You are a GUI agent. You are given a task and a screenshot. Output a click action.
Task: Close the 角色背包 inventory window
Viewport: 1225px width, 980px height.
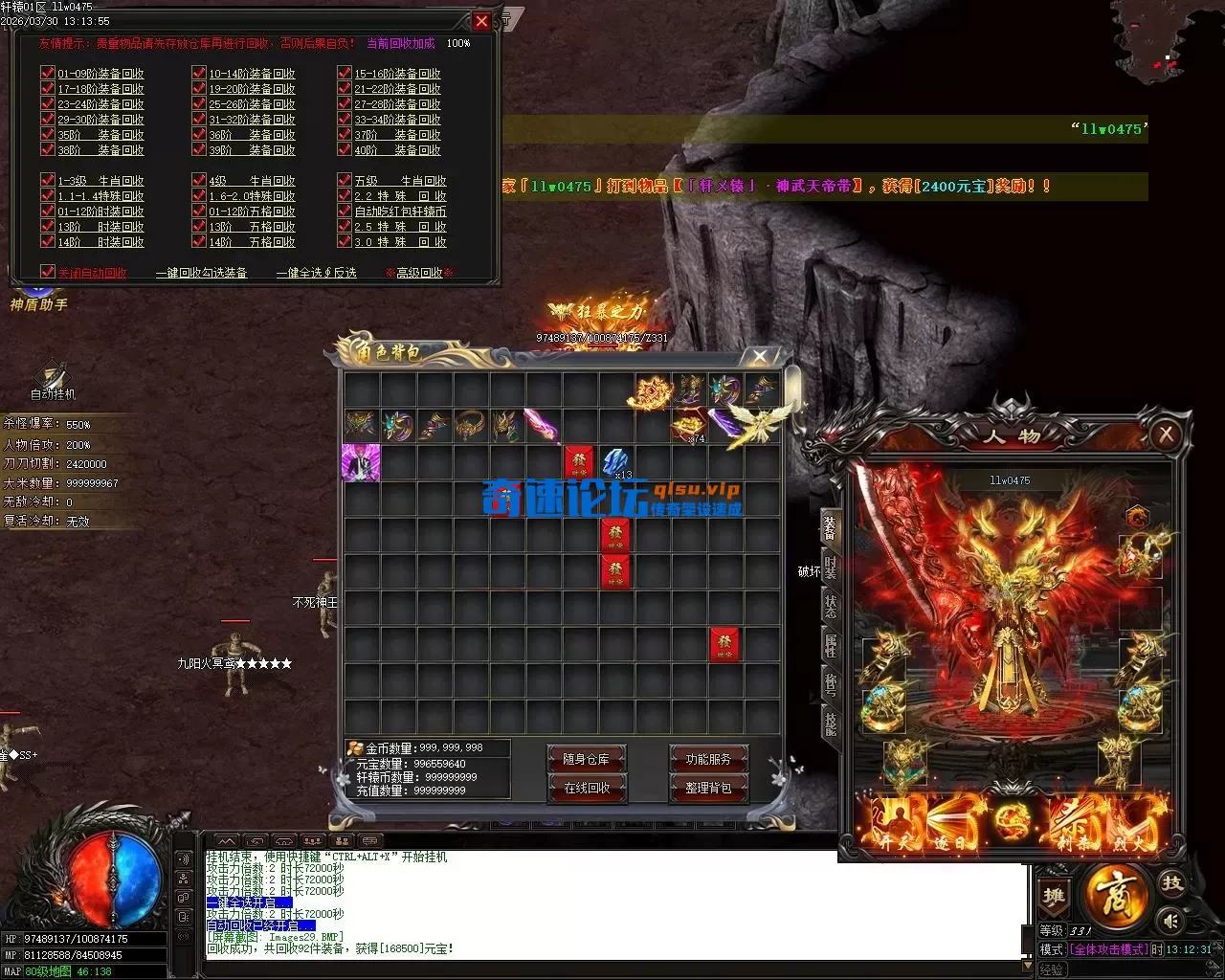pyautogui.click(x=759, y=356)
